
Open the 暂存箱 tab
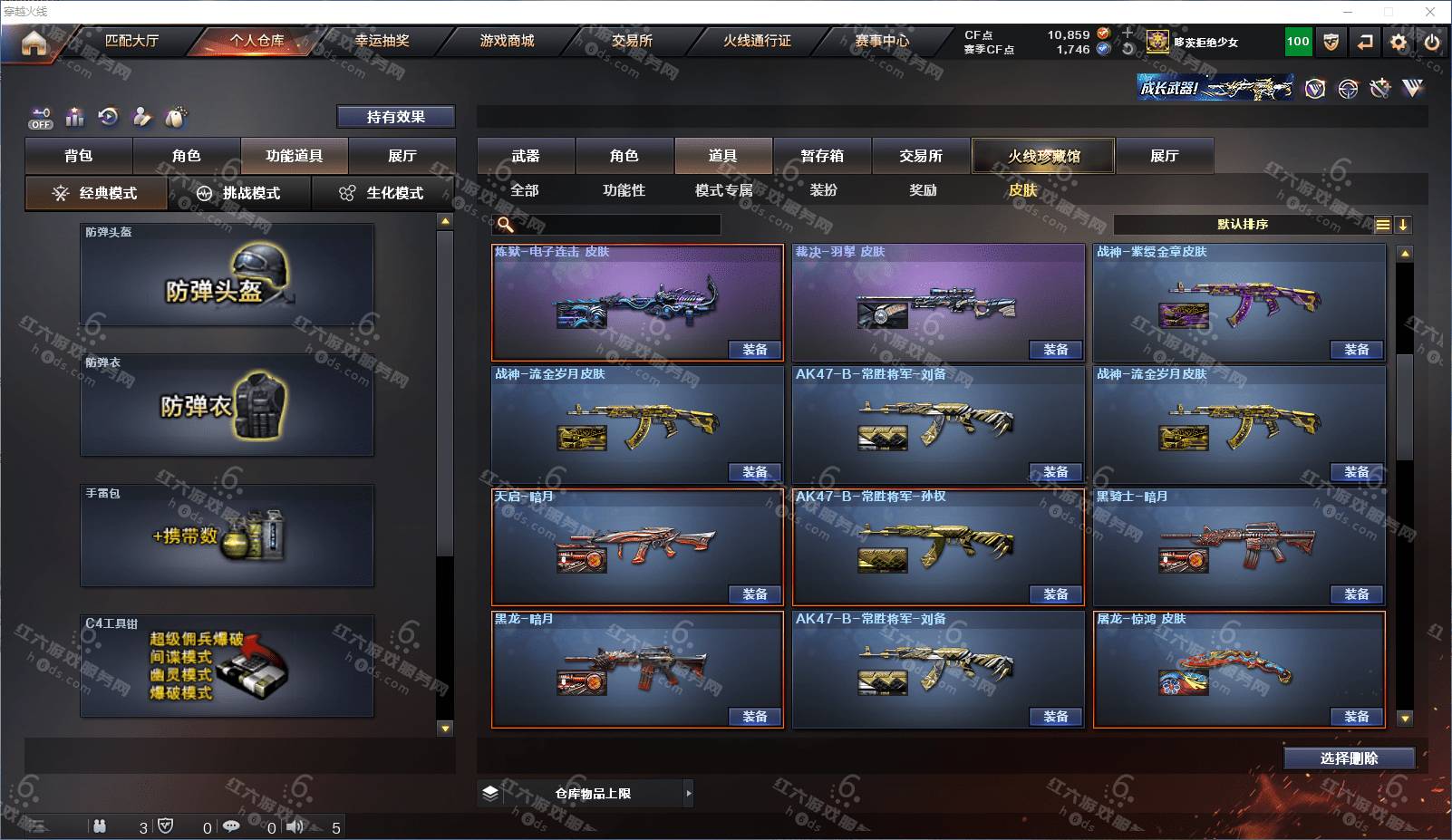coord(822,156)
